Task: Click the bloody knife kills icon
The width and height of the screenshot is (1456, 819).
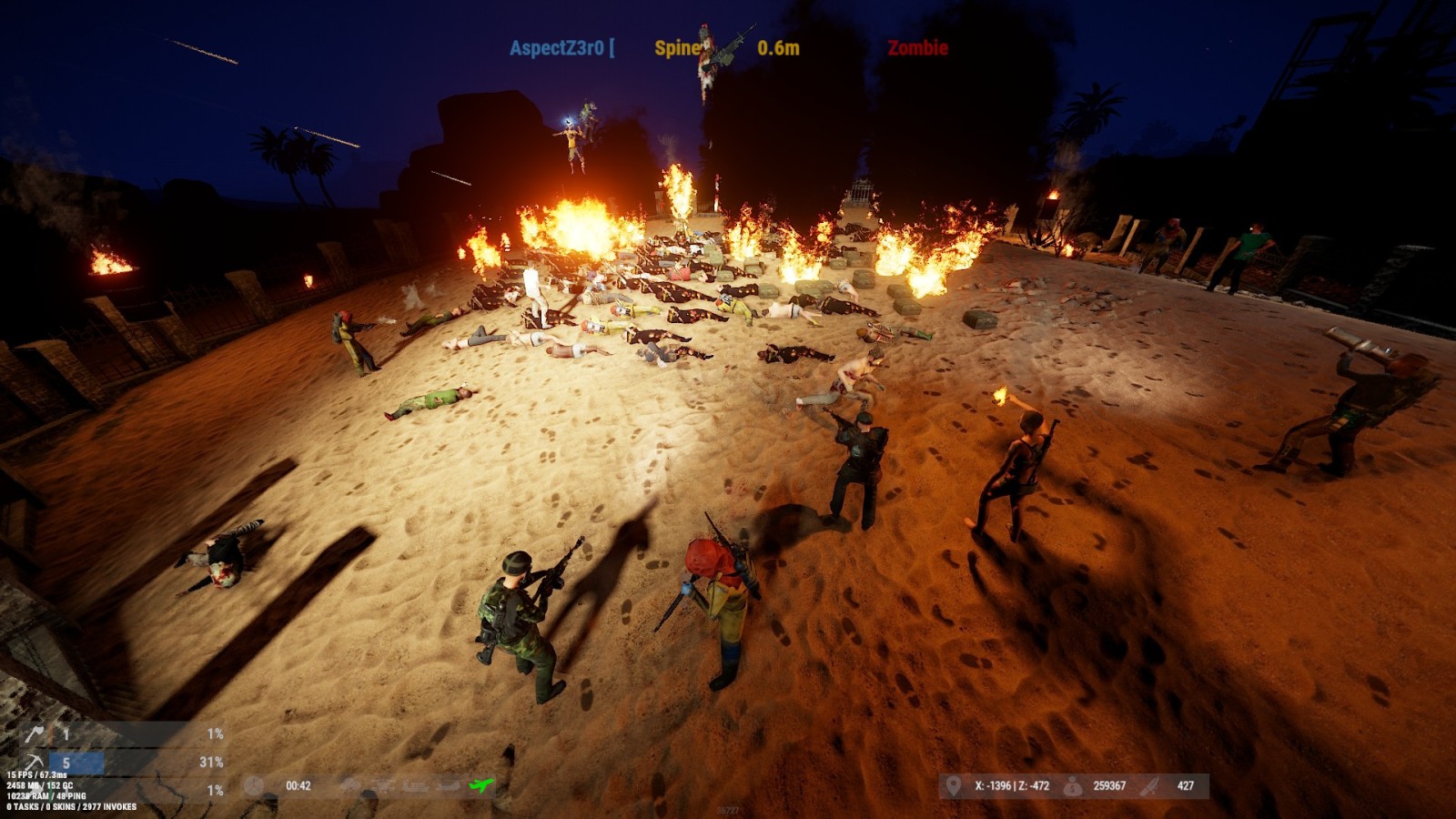Action: point(1151,785)
